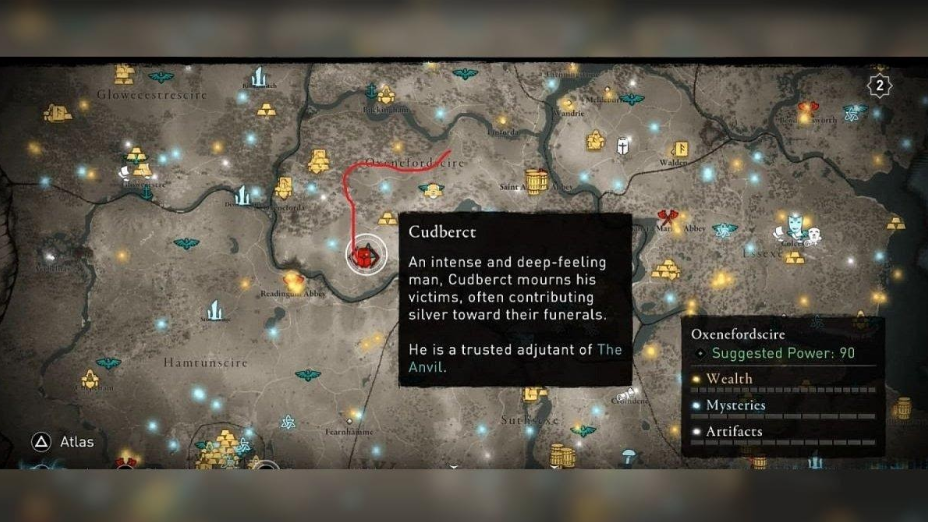Click the red crossed axes raid marker
This screenshot has width=928, height=522.
[x=668, y=217]
